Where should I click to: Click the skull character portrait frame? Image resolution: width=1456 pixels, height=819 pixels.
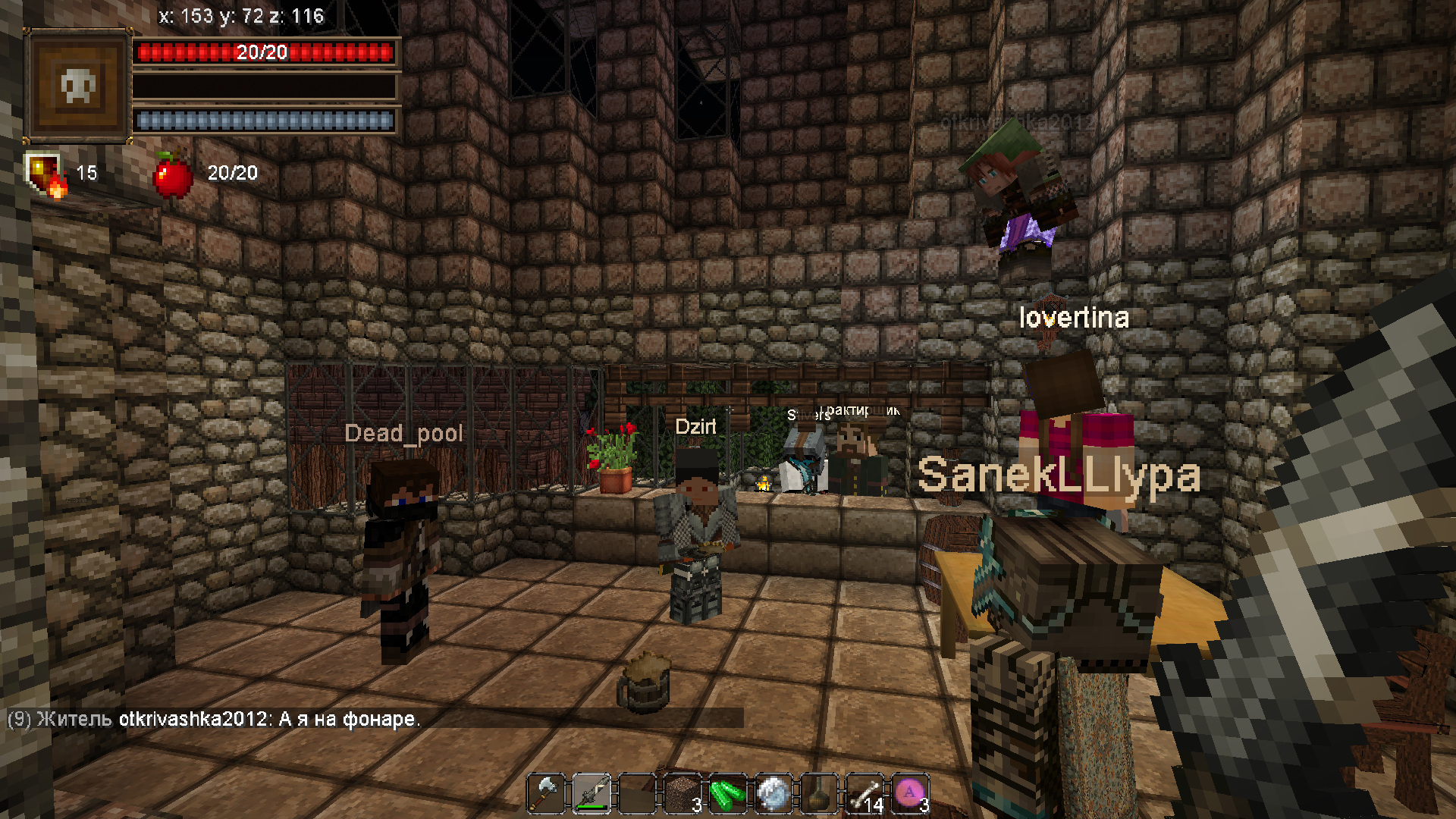pos(78,86)
